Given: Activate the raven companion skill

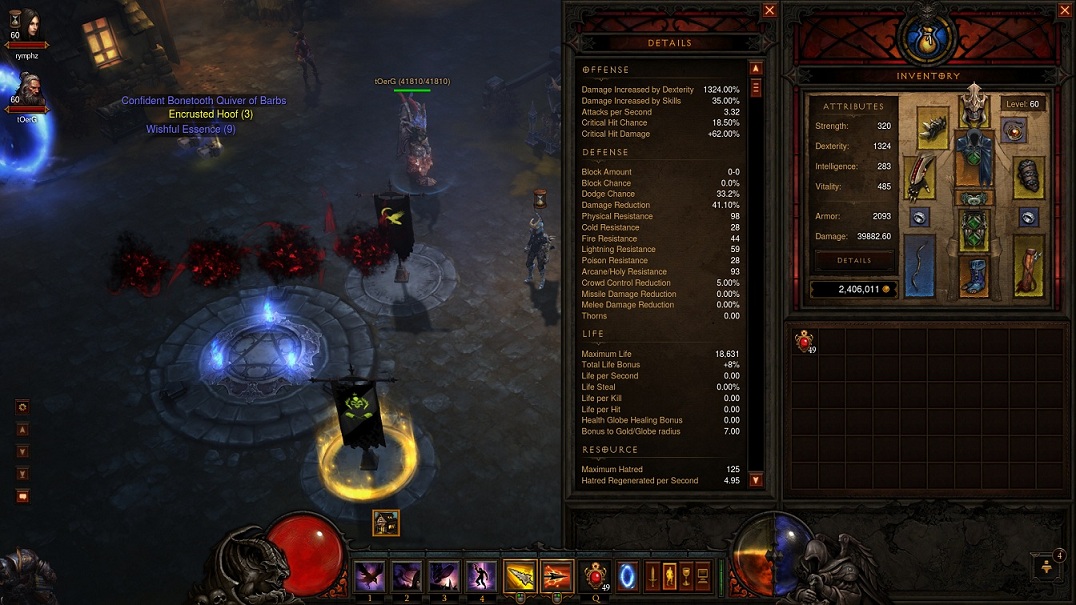Looking at the screenshot, I should 369,577.
